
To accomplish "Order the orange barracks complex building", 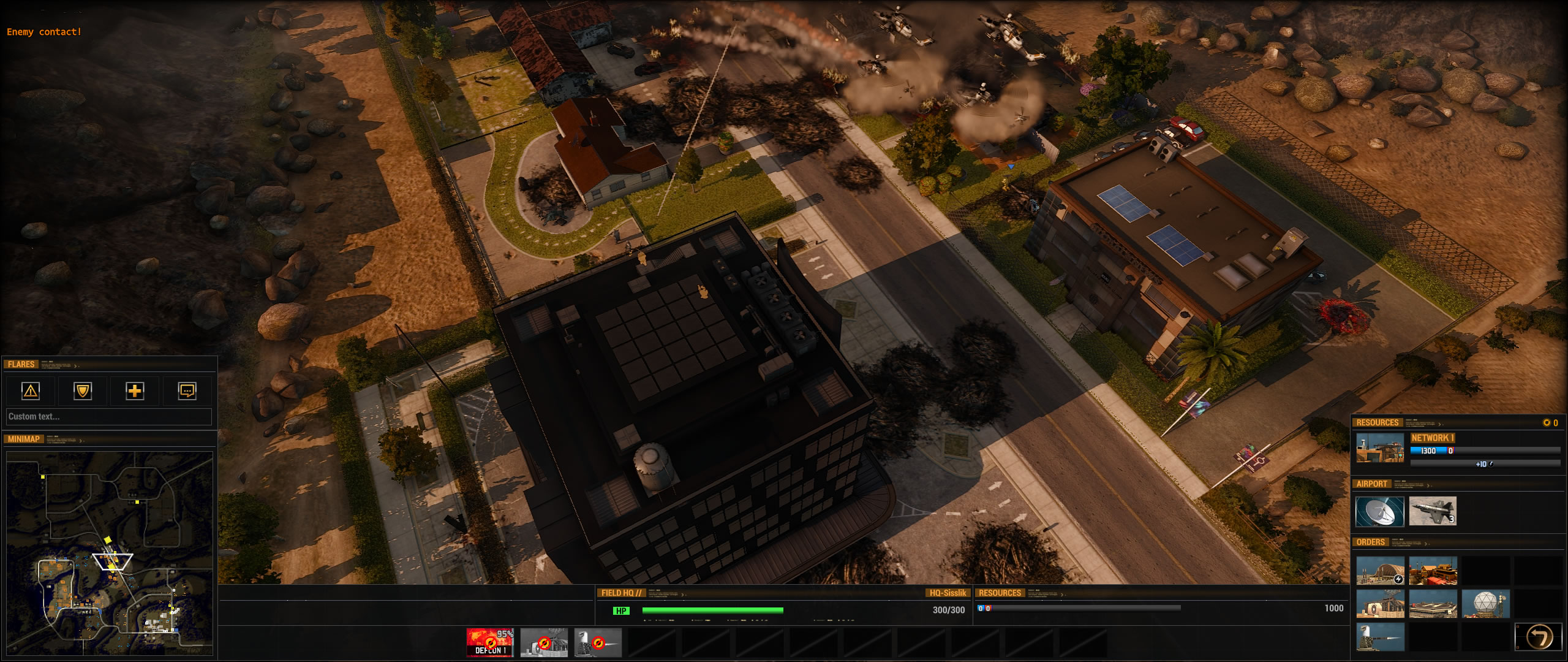I will [x=1433, y=571].
